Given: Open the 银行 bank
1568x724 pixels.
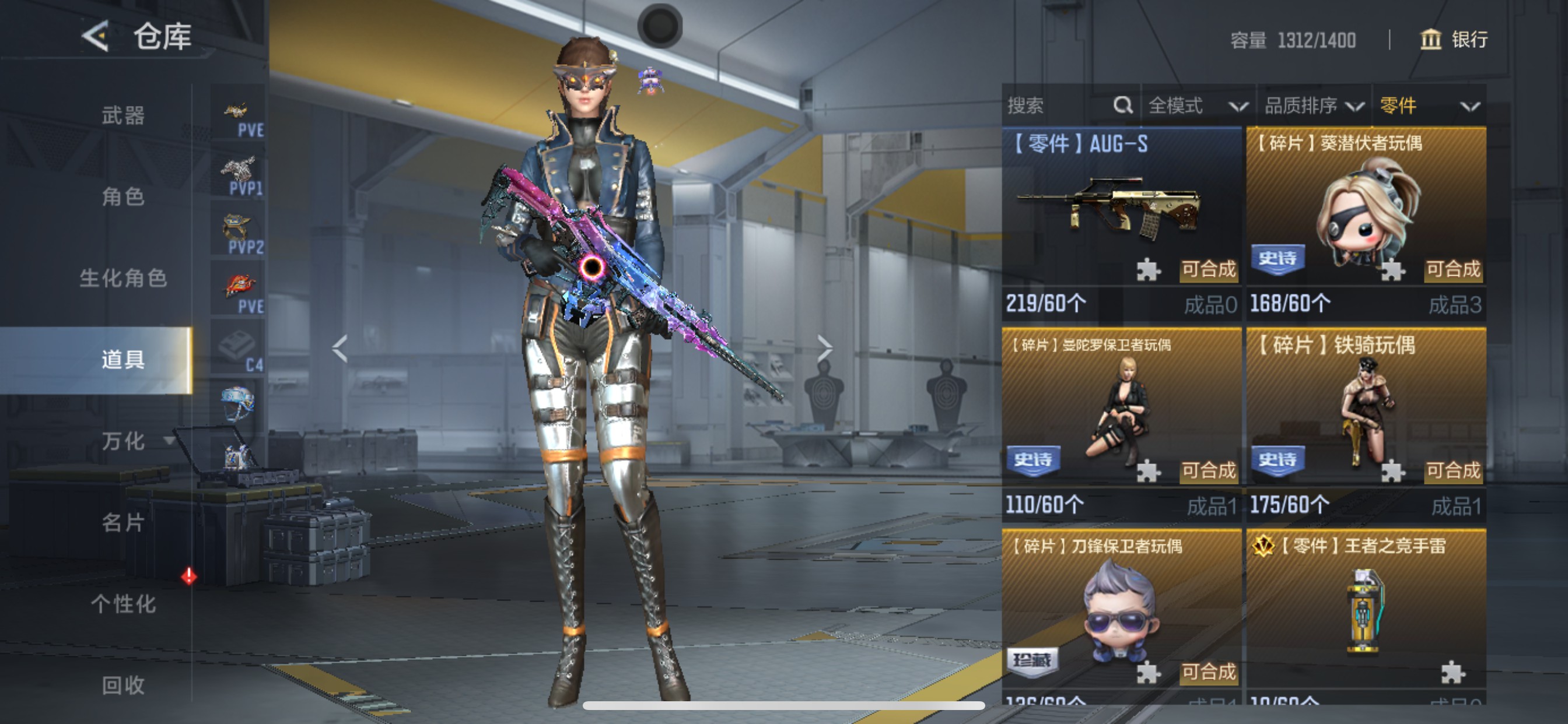Looking at the screenshot, I should tap(1455, 40).
